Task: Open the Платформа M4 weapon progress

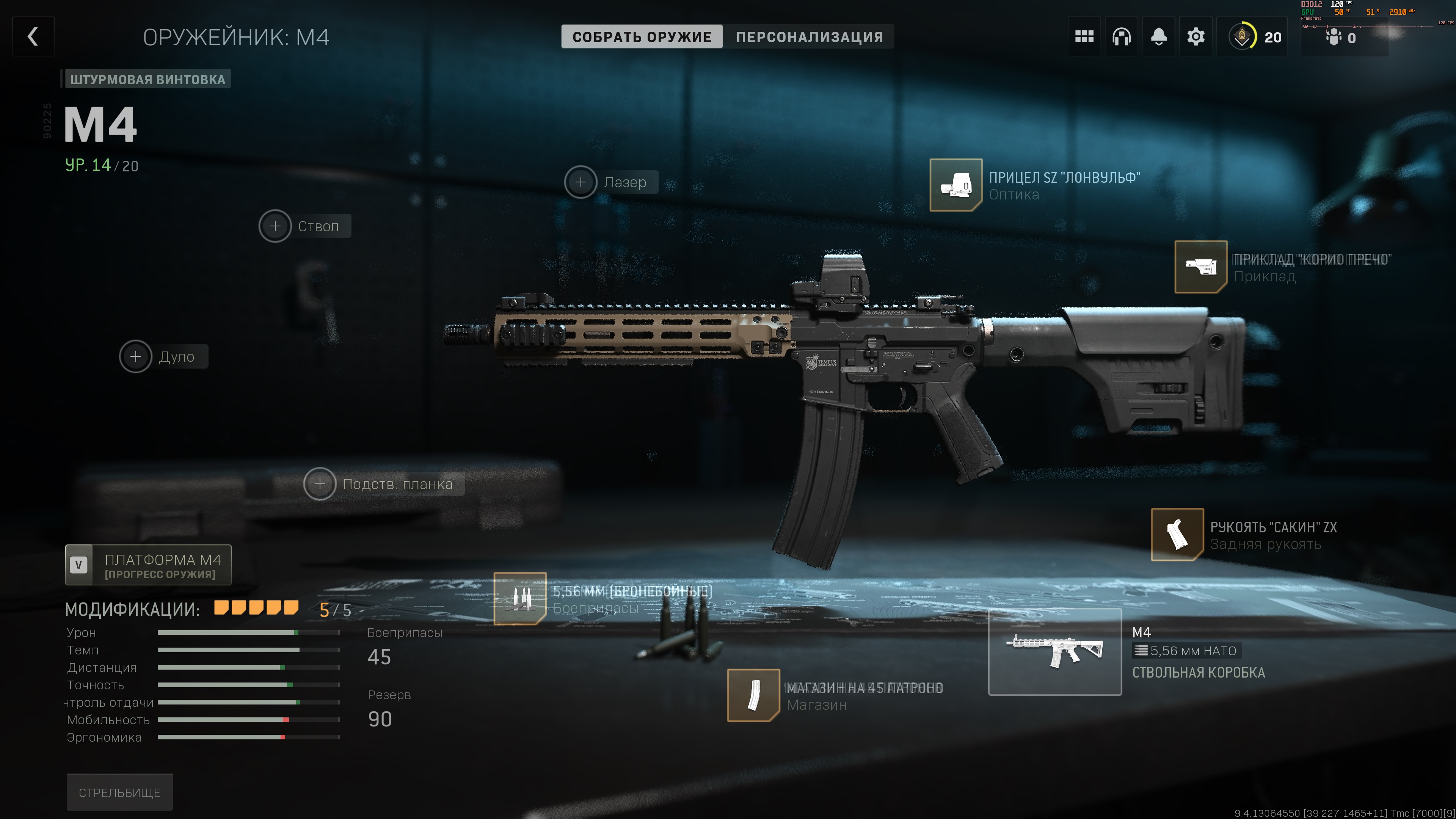Action: click(x=148, y=565)
